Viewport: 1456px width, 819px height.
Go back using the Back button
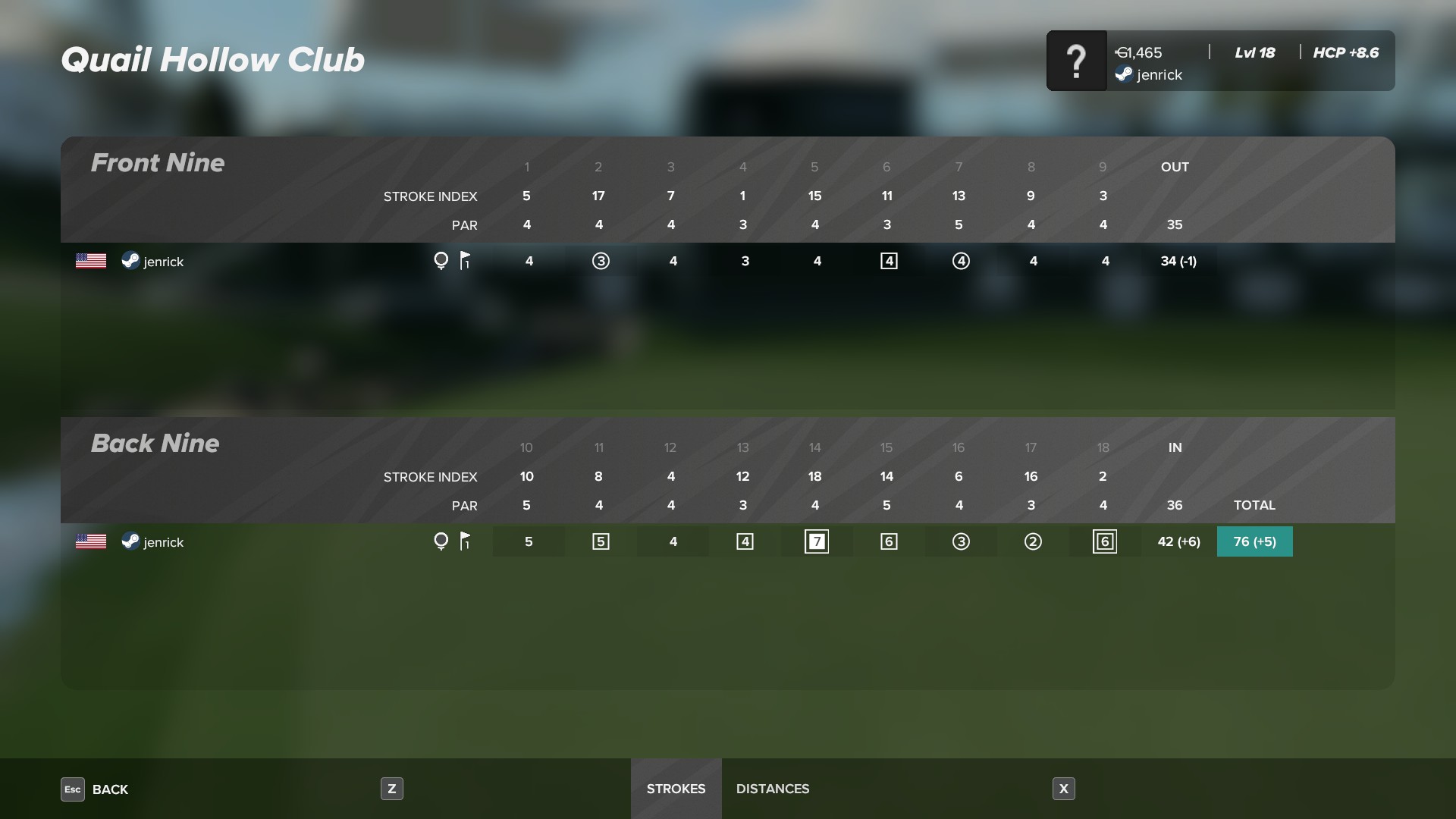(96, 789)
